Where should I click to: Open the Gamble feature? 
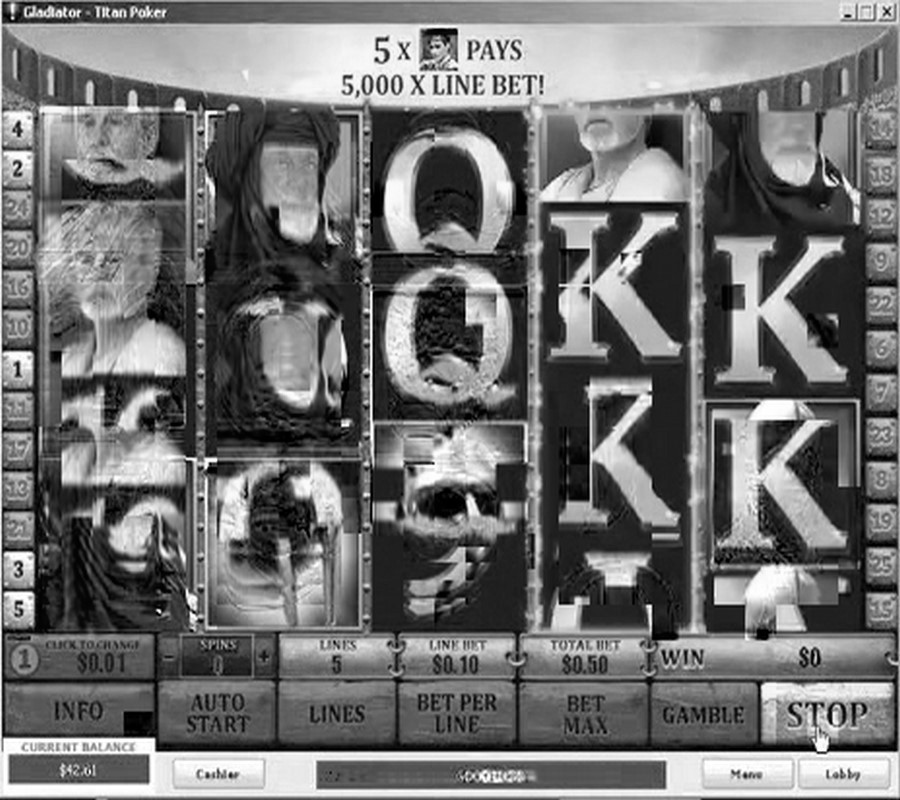click(704, 714)
